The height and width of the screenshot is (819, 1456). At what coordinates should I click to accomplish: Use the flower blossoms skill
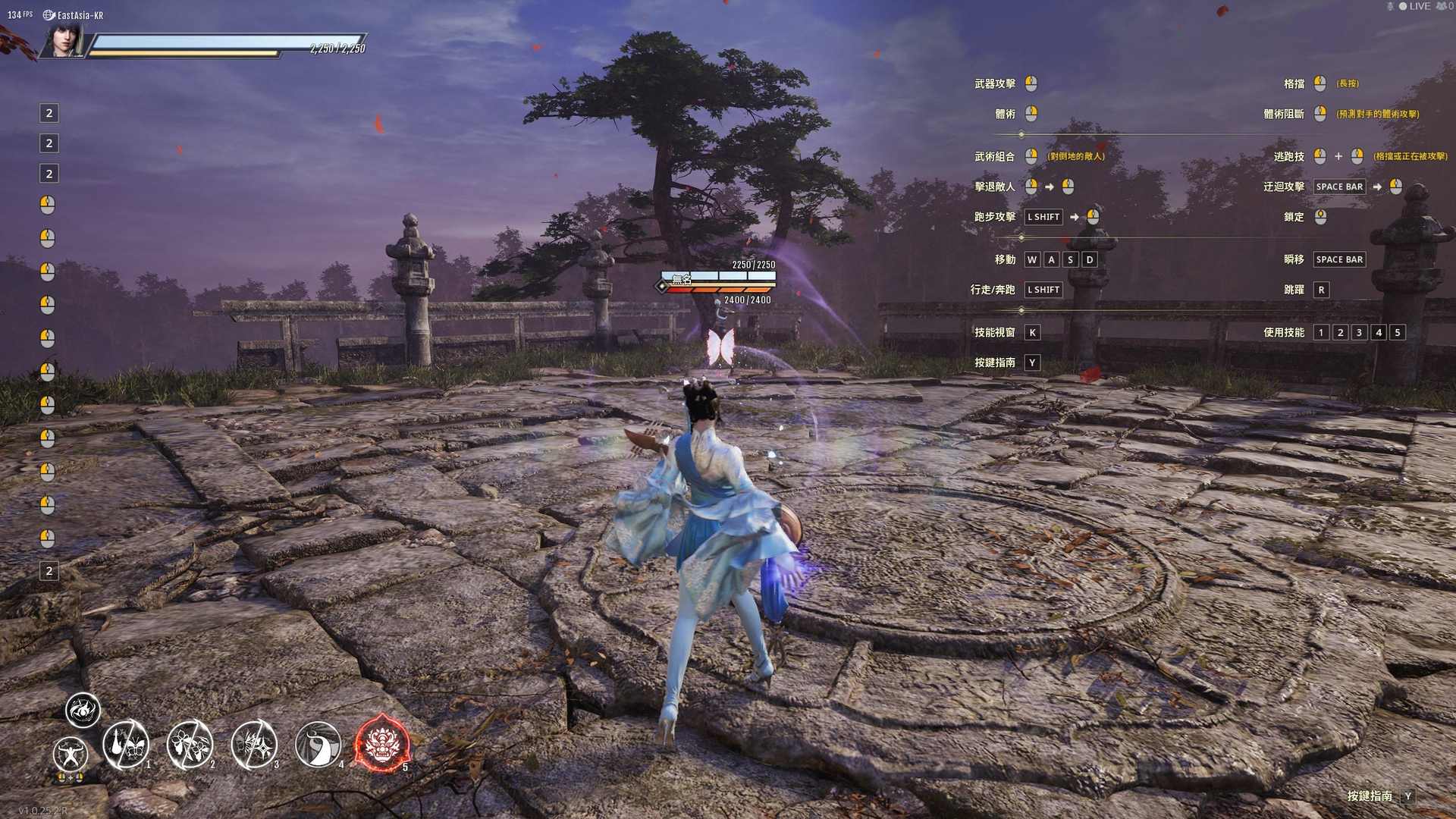[190, 745]
